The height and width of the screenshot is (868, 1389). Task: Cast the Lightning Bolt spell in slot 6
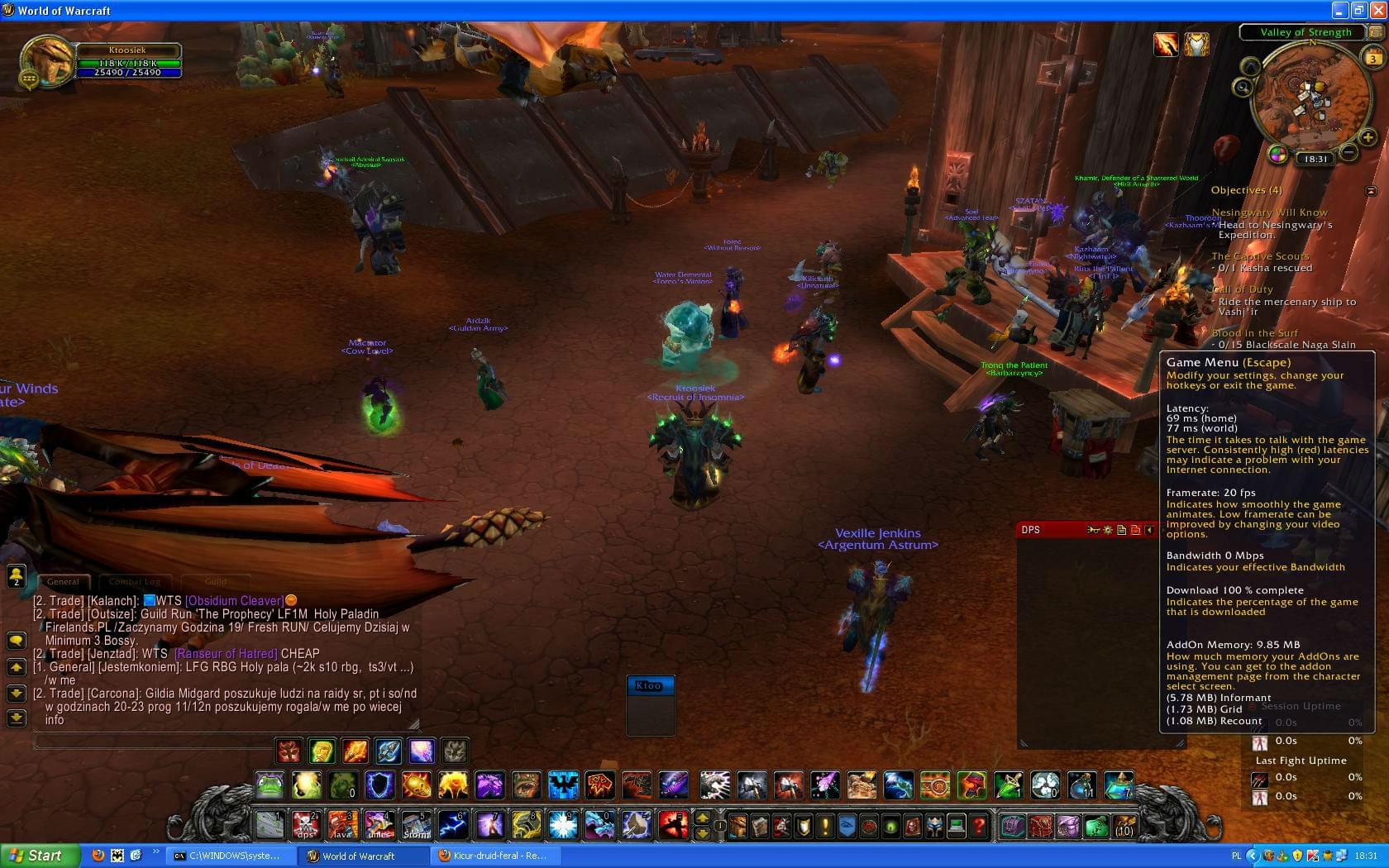click(x=452, y=824)
